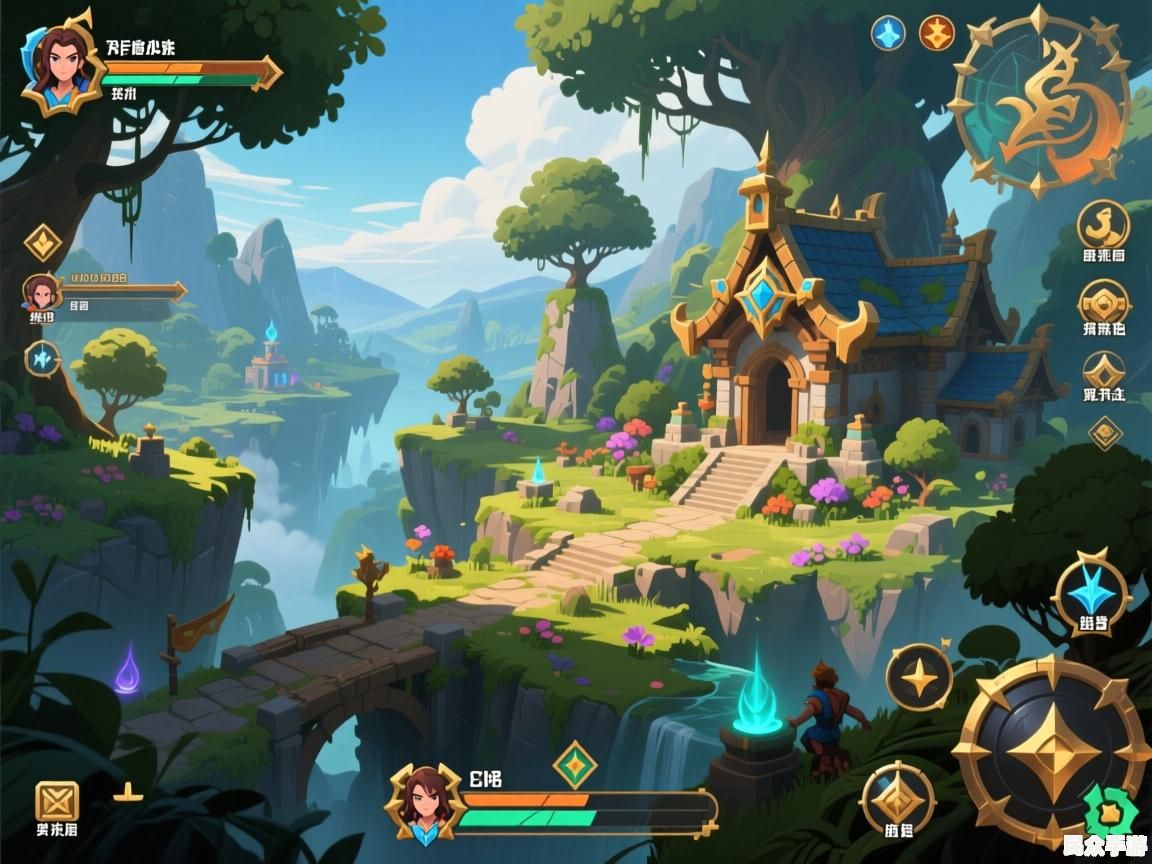Image resolution: width=1152 pixels, height=864 pixels.
Task: Click the small gold diamond expander icon
Action: tap(1105, 433)
